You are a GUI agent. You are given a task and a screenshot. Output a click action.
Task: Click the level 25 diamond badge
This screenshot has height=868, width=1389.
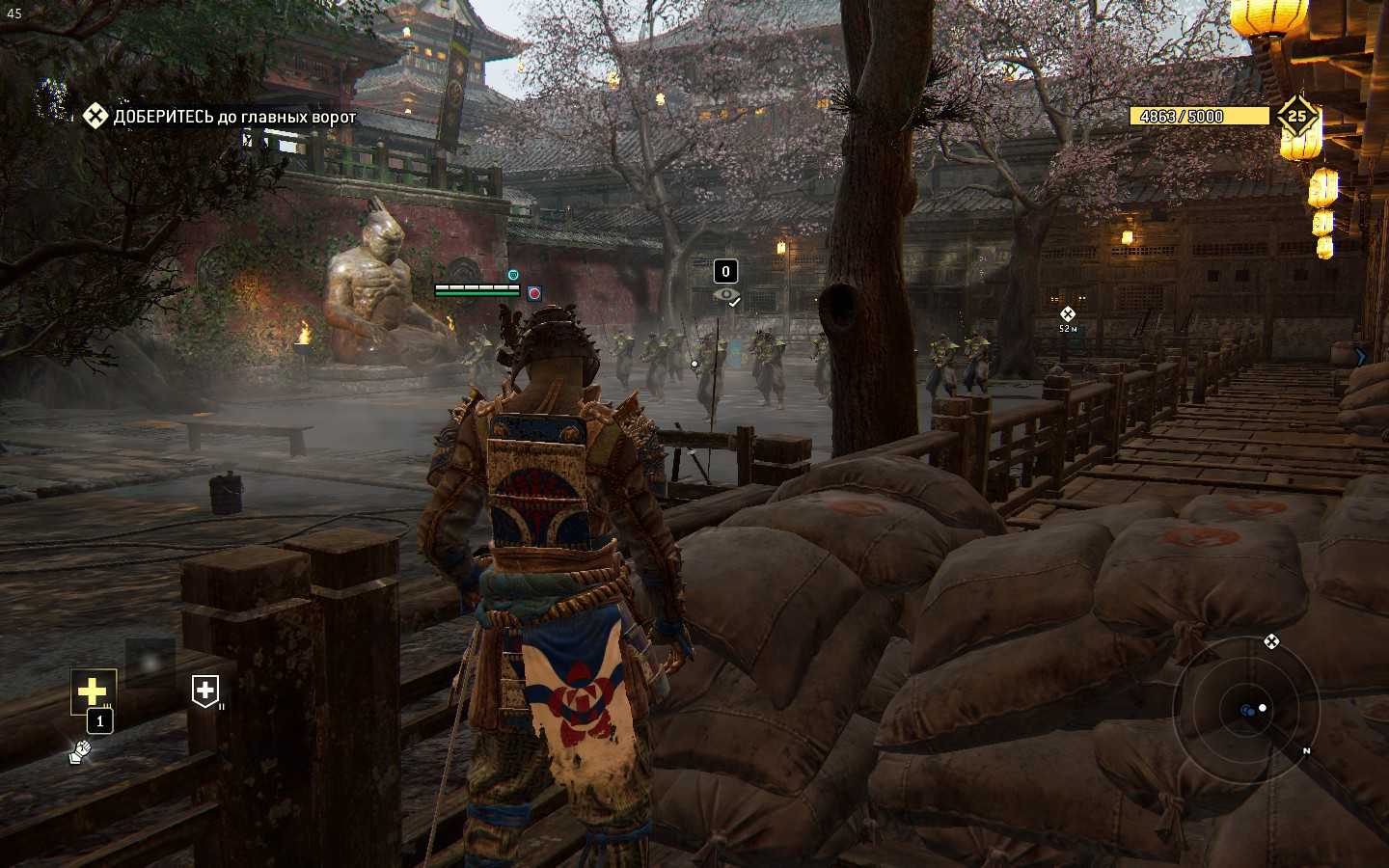[x=1297, y=117]
